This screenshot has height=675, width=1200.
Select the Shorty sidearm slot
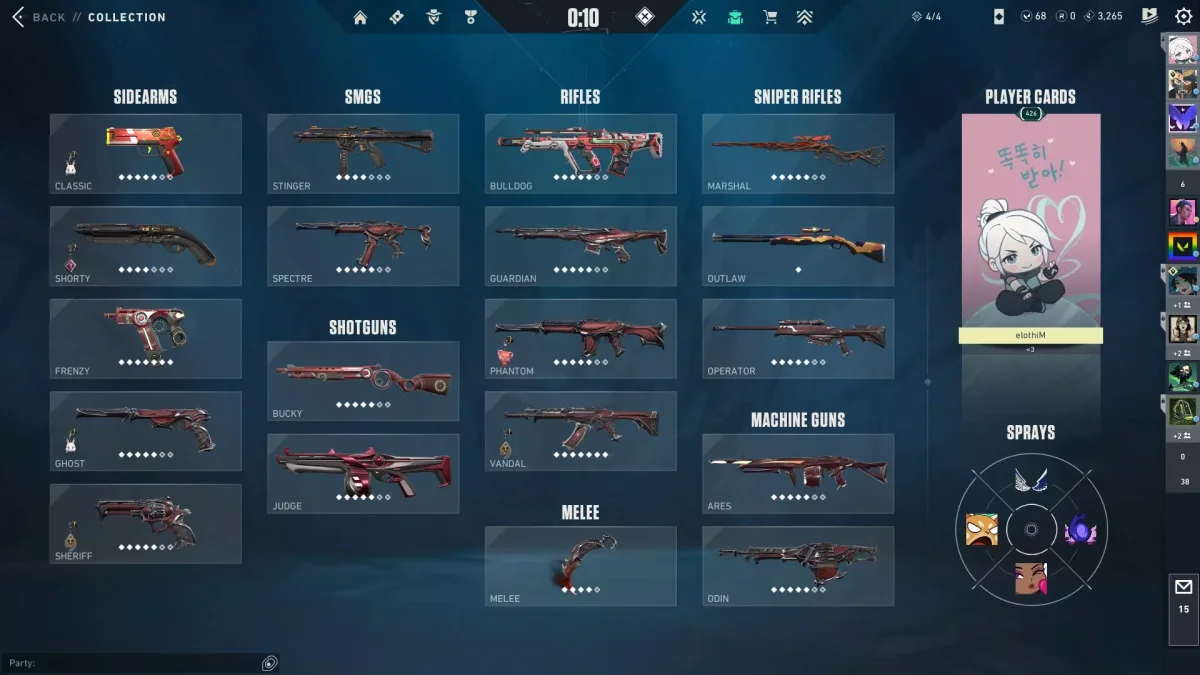(x=146, y=246)
